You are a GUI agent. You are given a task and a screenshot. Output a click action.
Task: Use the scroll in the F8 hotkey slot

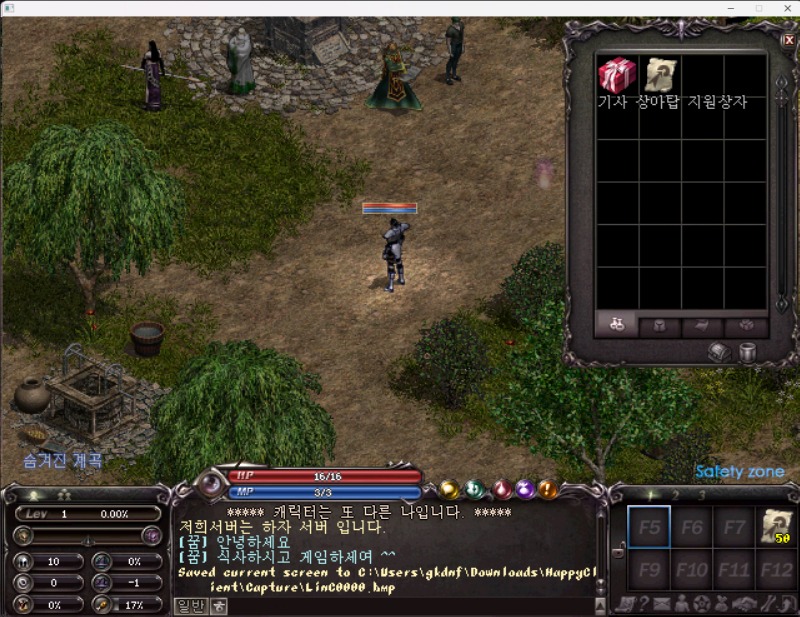click(776, 527)
